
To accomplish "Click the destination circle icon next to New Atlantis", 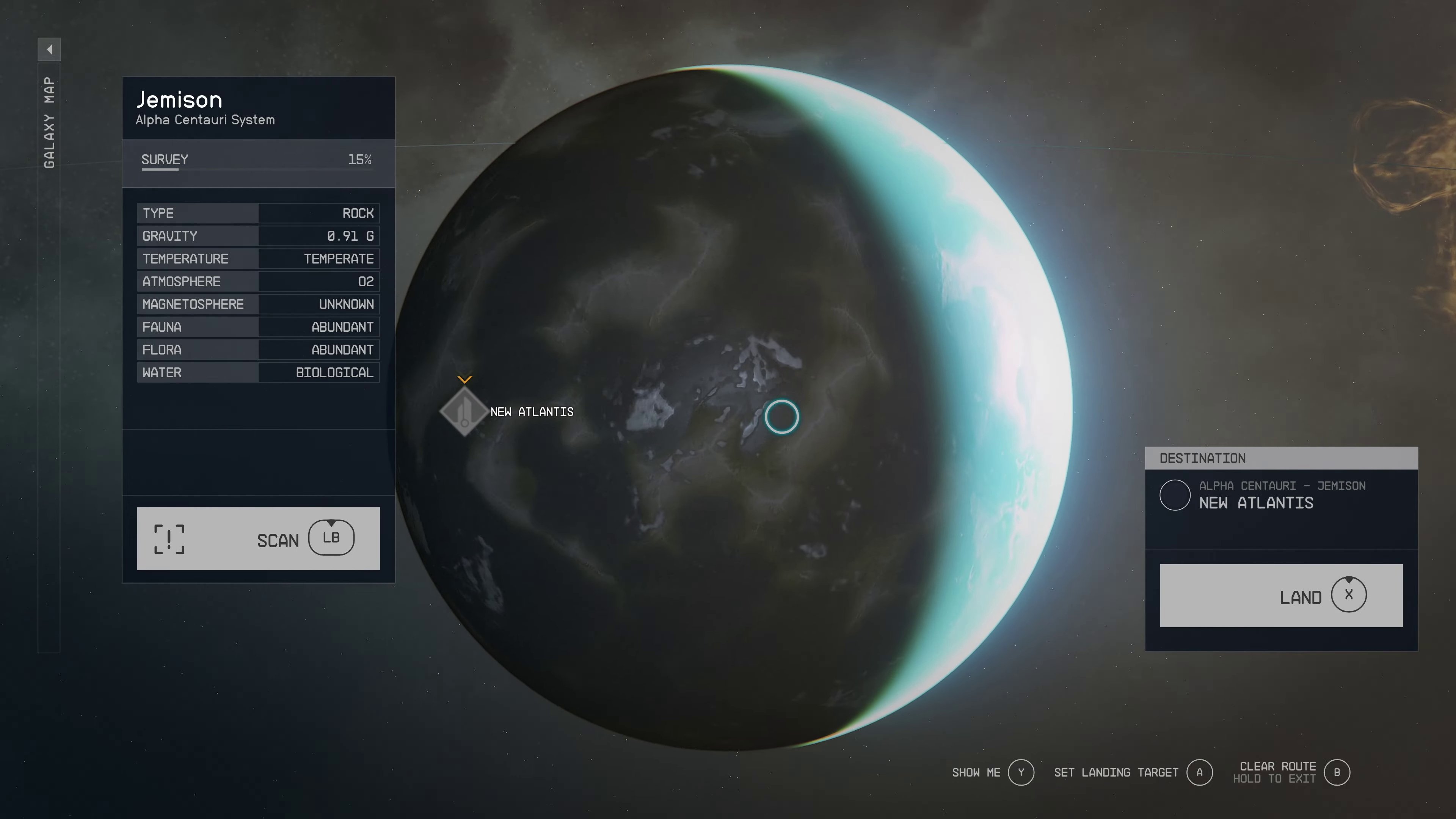I will pos(1175,495).
